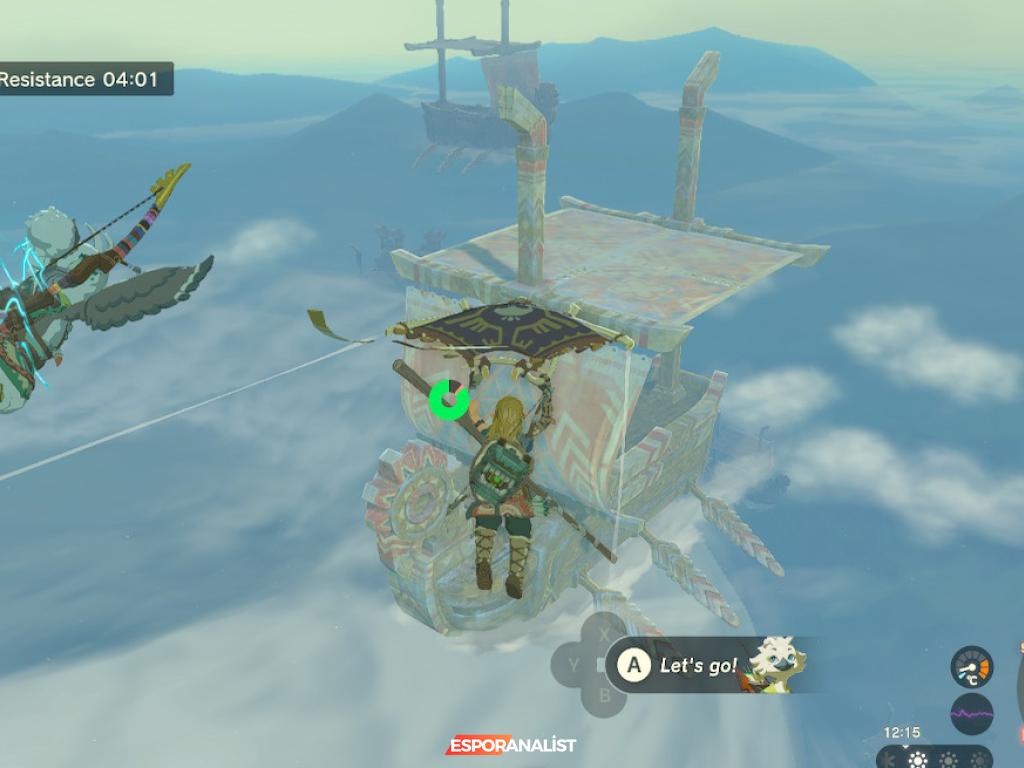Click the temperature gauge icon

971,667
